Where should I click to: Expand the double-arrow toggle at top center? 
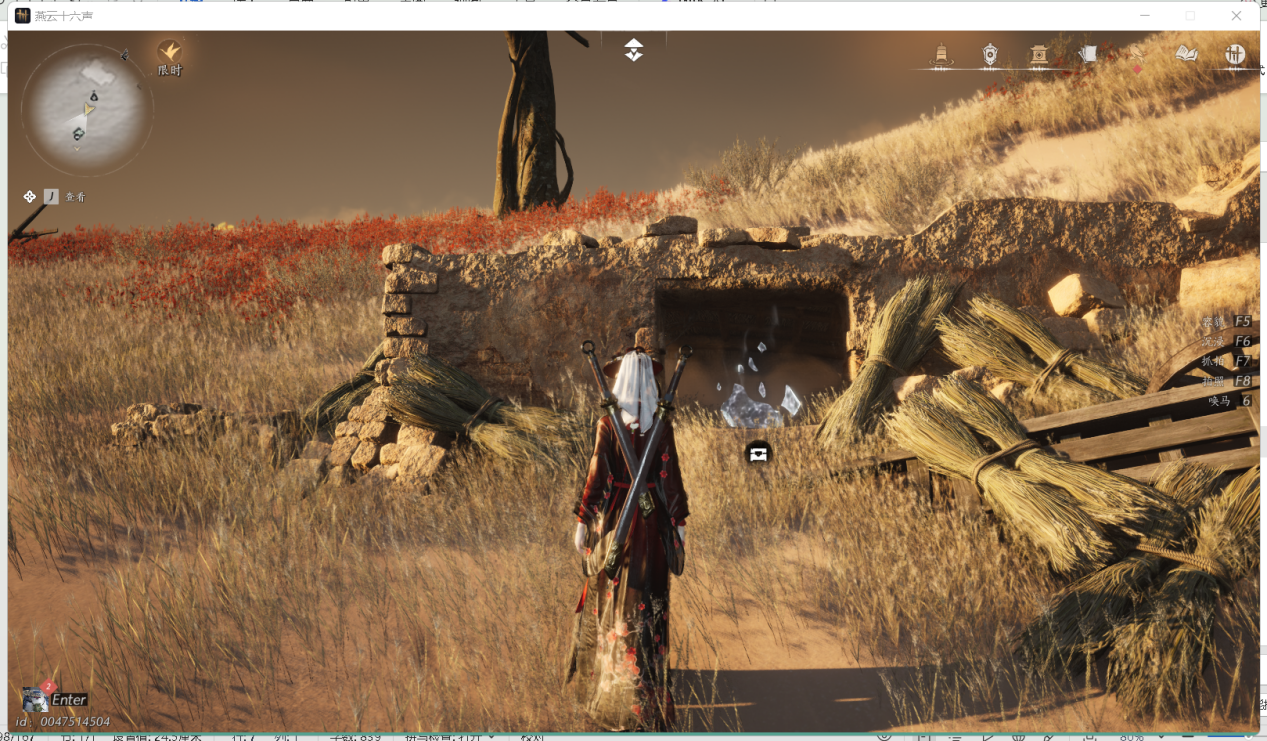pyautogui.click(x=634, y=50)
